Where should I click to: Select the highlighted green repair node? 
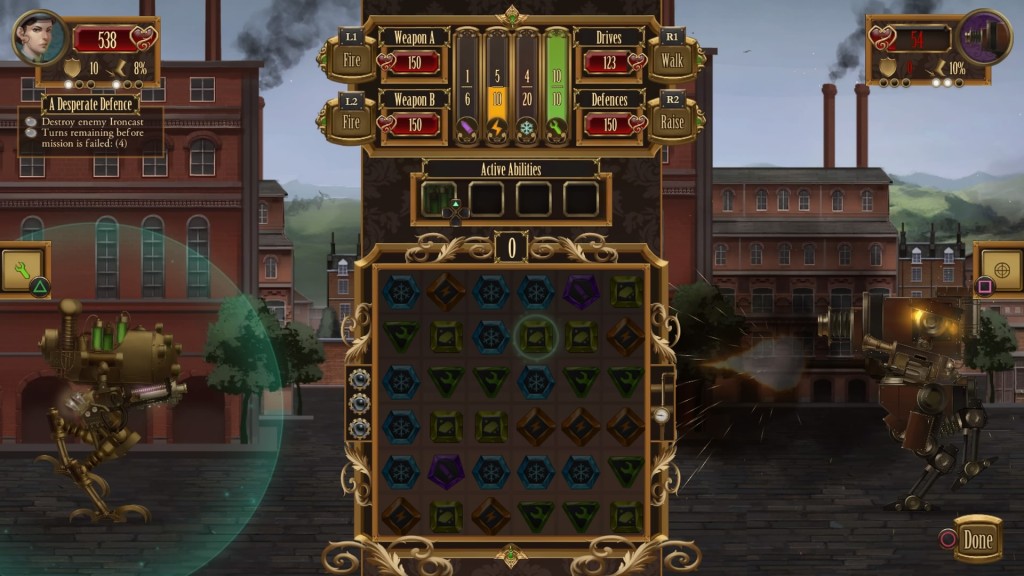click(535, 338)
